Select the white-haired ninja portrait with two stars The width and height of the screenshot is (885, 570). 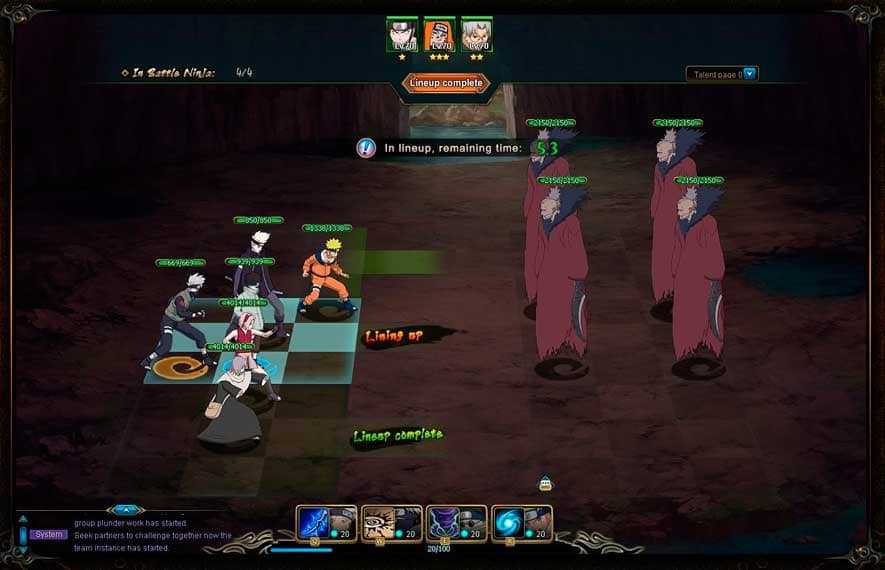coord(476,35)
